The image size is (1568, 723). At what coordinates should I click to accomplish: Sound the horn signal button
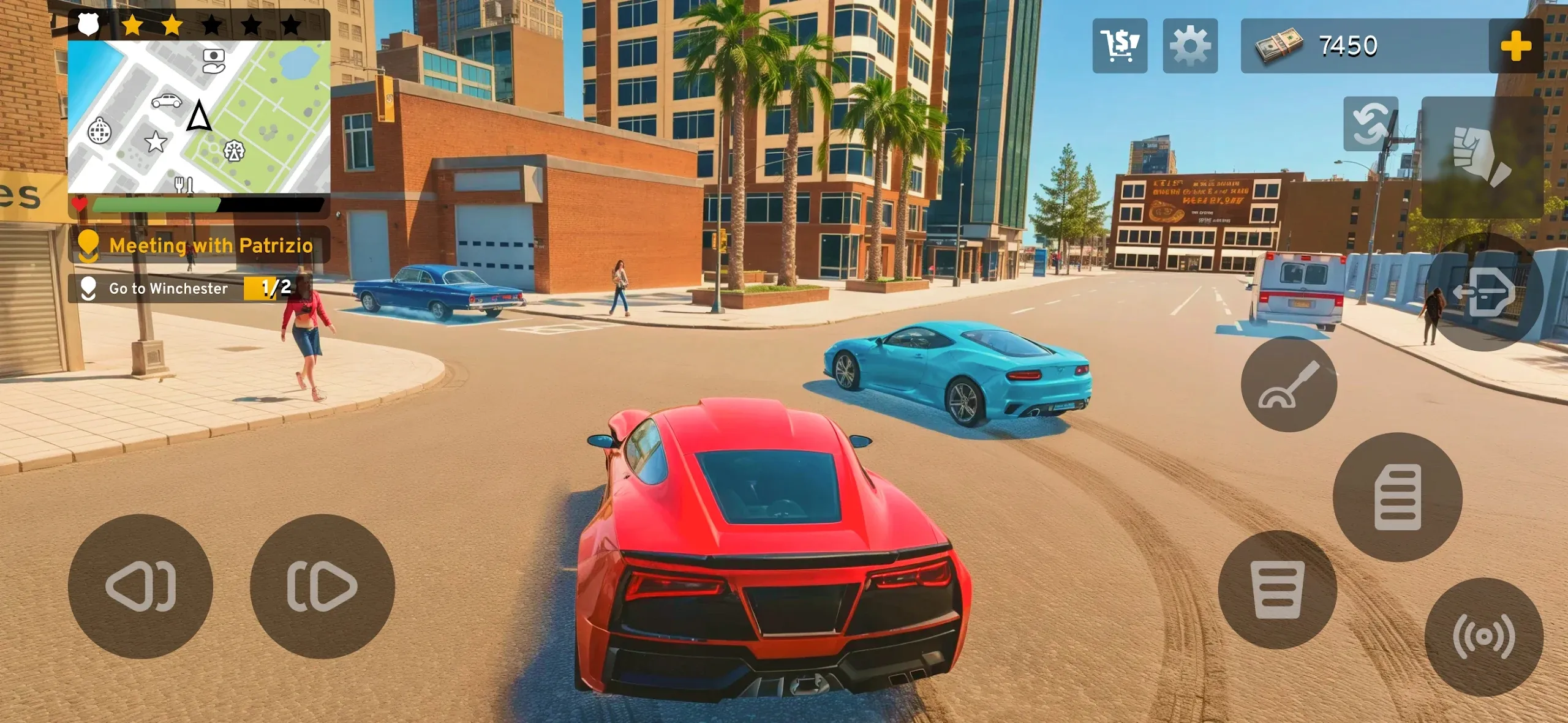[x=1483, y=637]
